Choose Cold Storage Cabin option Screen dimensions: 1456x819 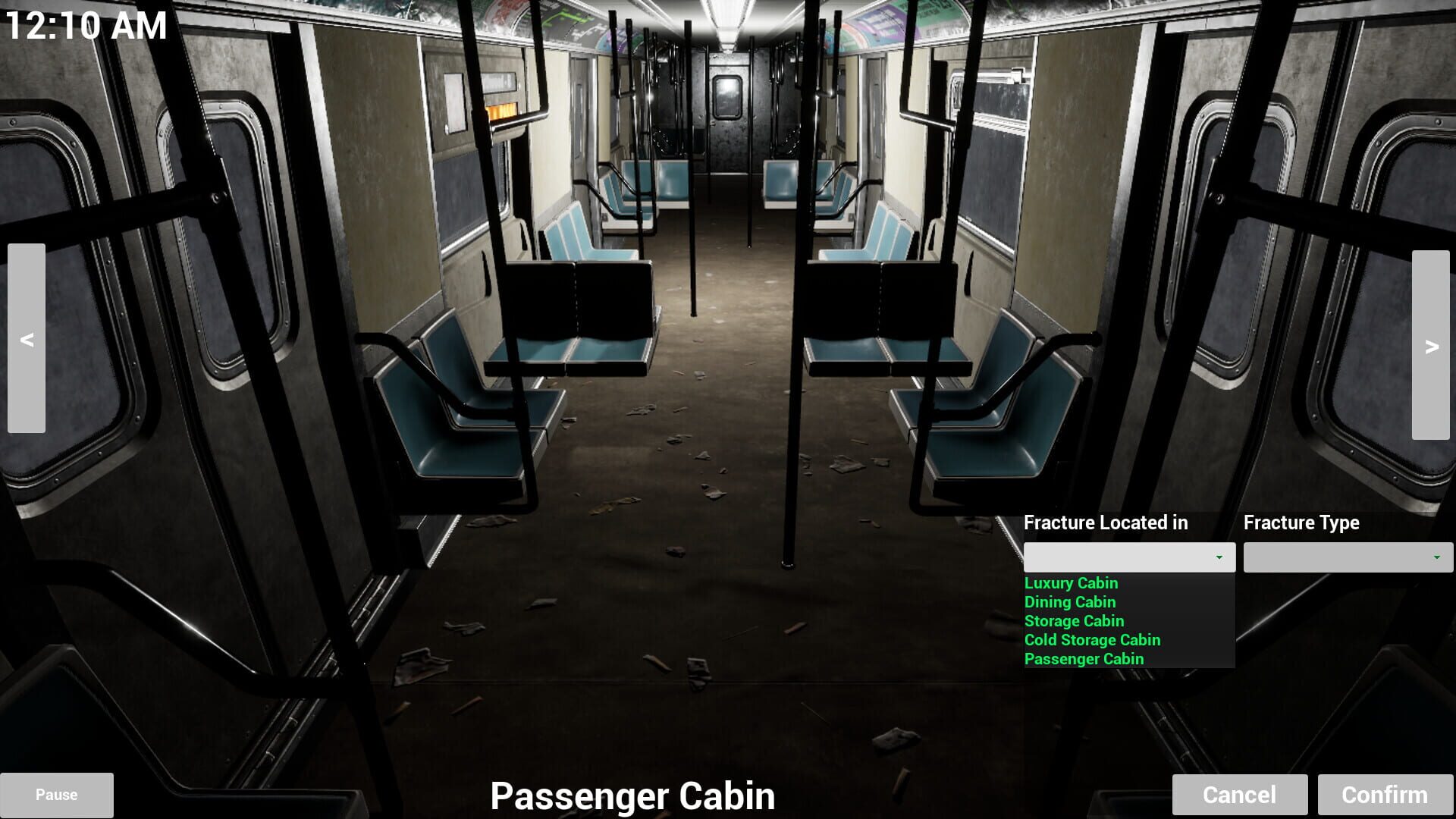click(1092, 639)
